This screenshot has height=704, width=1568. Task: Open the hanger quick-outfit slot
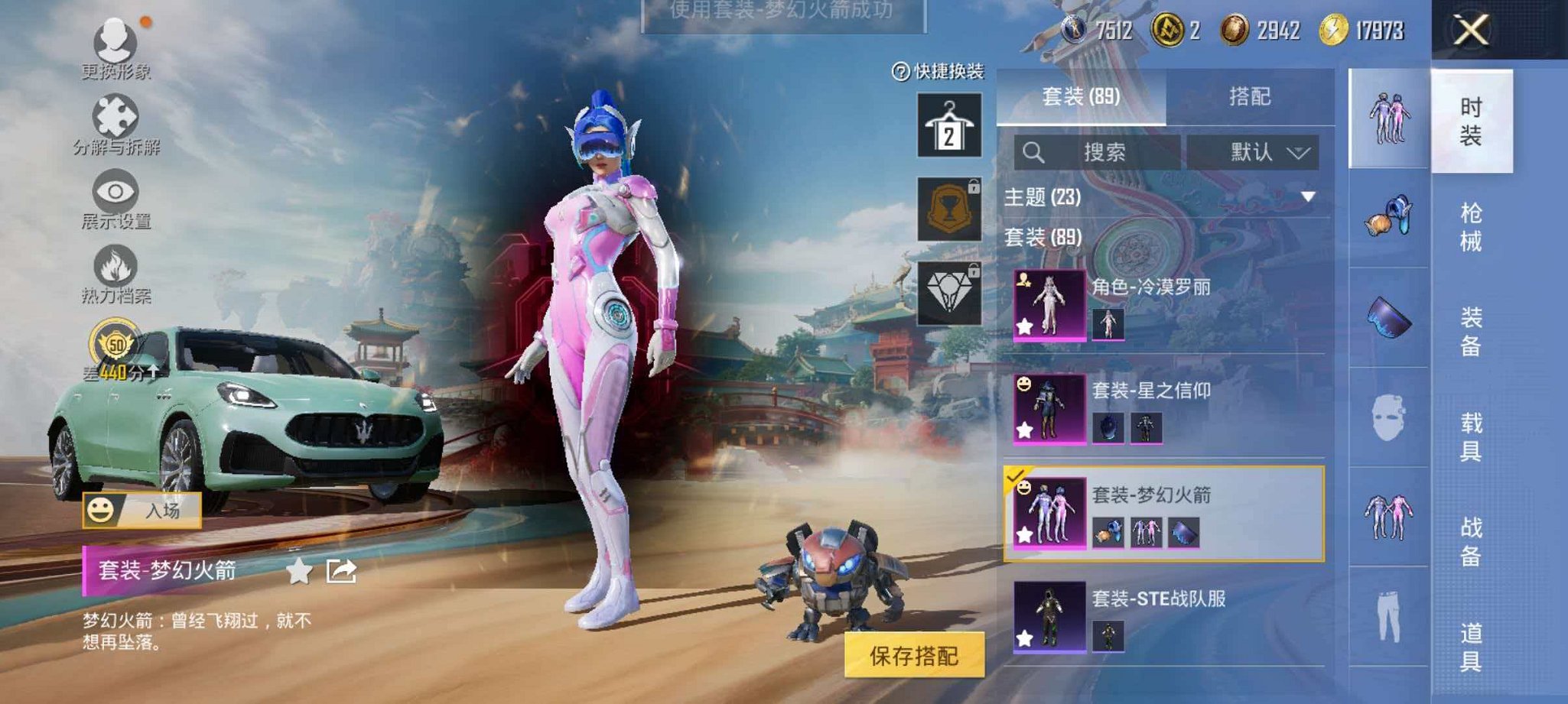pyautogui.click(x=948, y=124)
